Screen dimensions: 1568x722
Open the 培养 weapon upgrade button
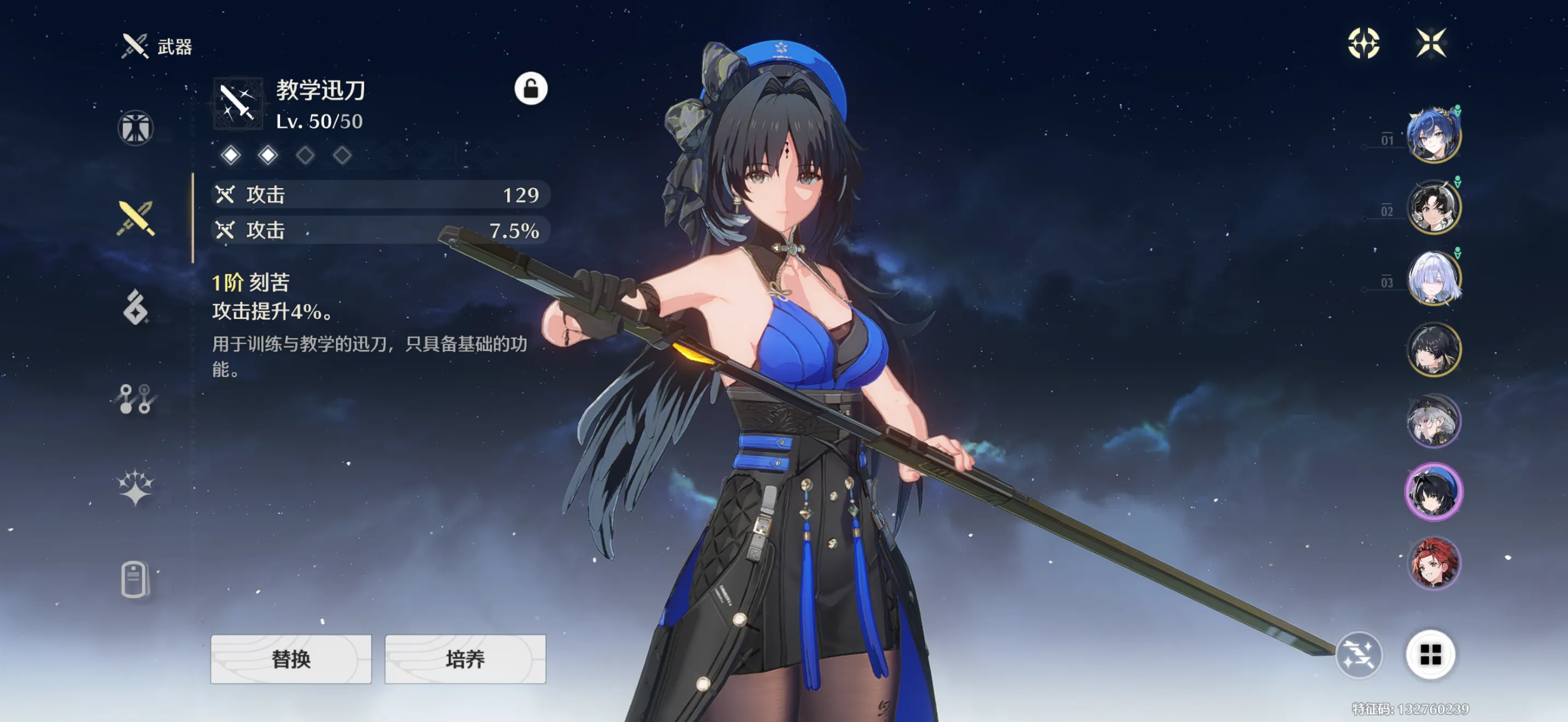tap(465, 659)
